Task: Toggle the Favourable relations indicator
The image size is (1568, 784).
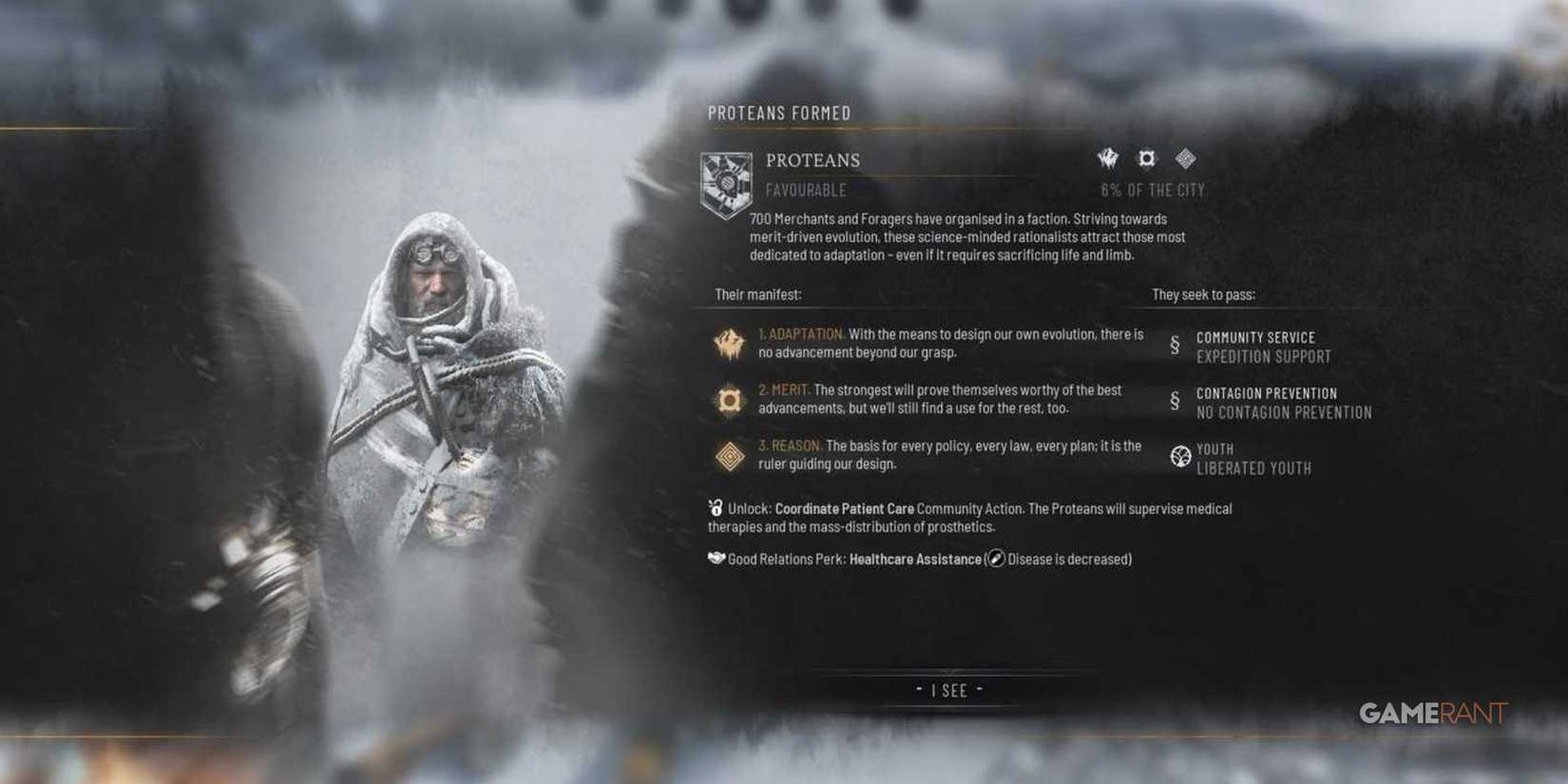Action: (806, 190)
